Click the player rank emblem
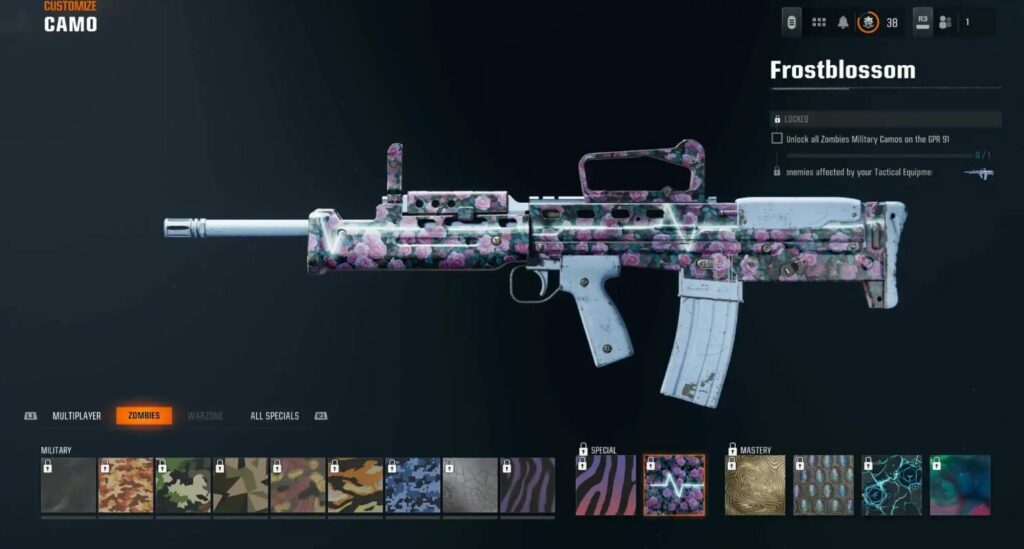 (868, 22)
